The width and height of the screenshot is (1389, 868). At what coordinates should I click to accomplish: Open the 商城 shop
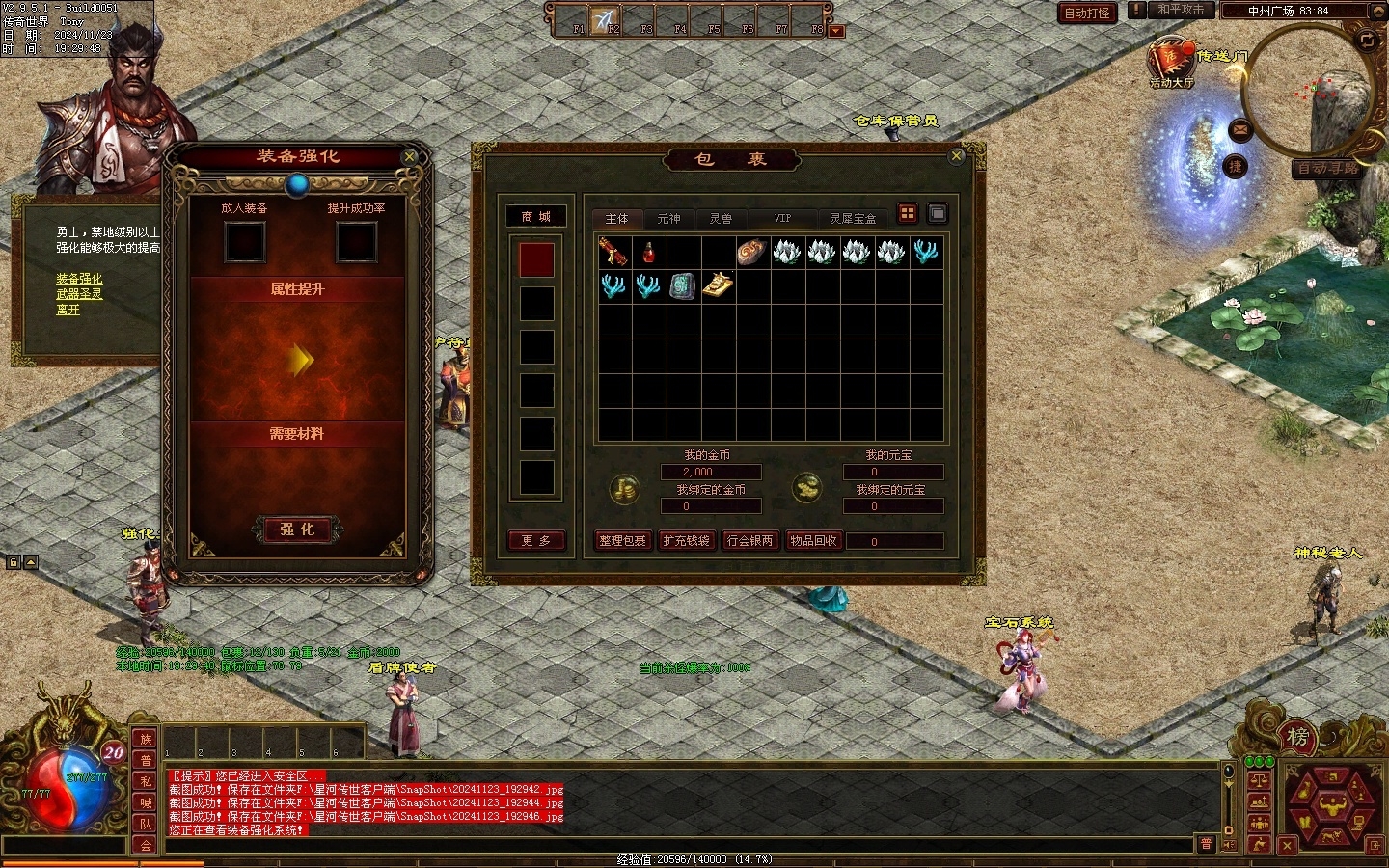[535, 217]
